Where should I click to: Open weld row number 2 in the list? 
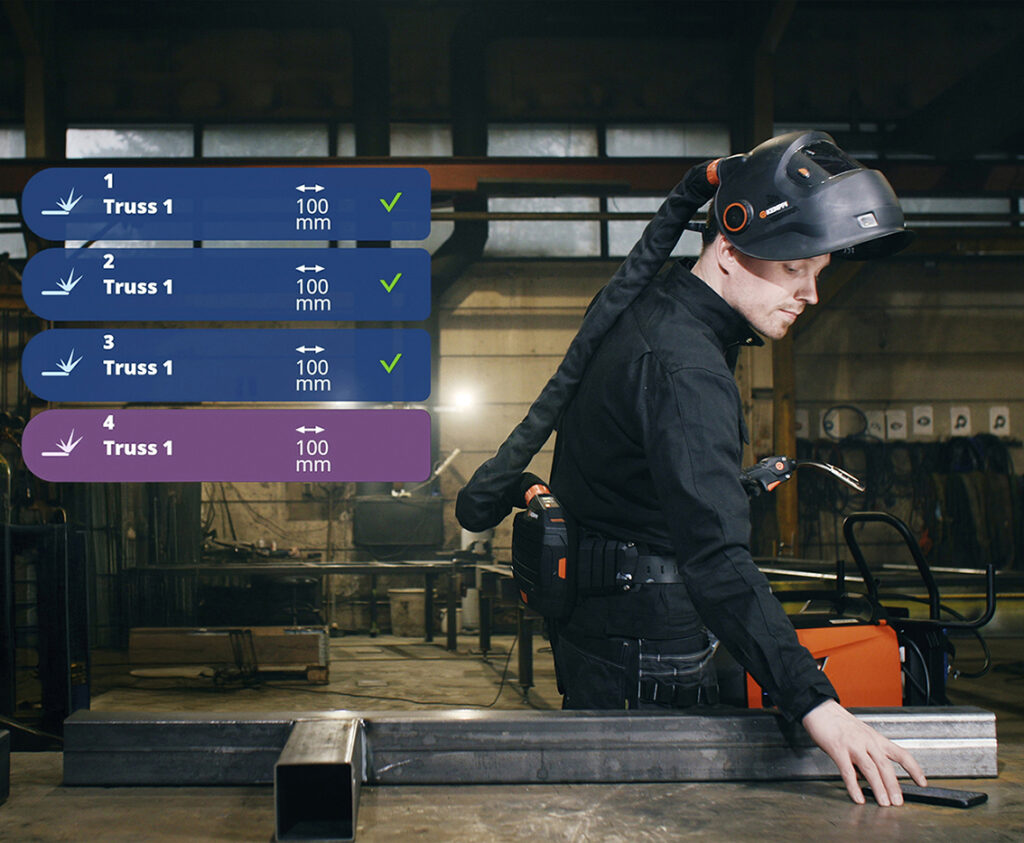pyautogui.click(x=226, y=285)
